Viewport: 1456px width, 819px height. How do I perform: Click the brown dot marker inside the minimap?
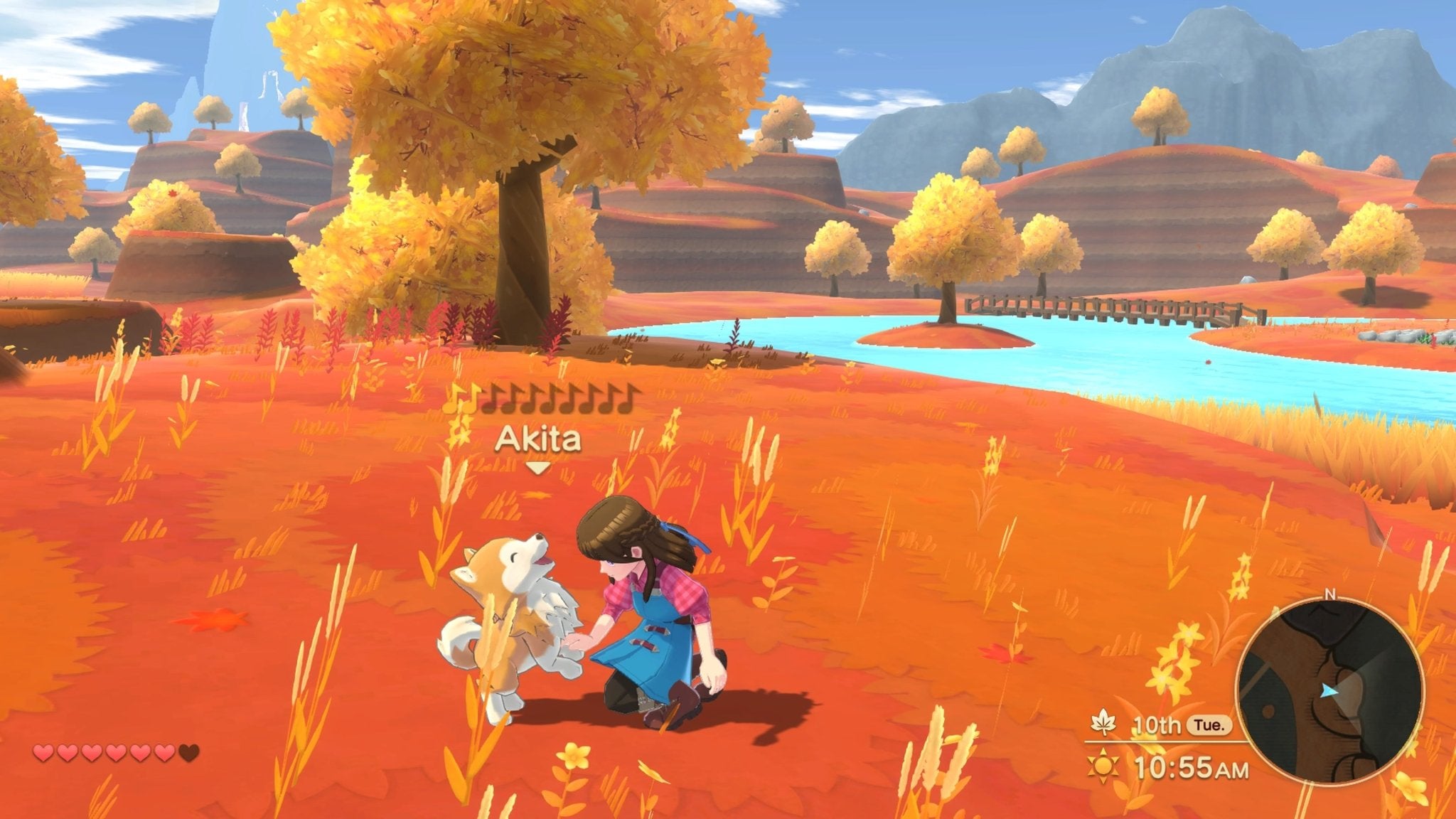coord(1268,712)
